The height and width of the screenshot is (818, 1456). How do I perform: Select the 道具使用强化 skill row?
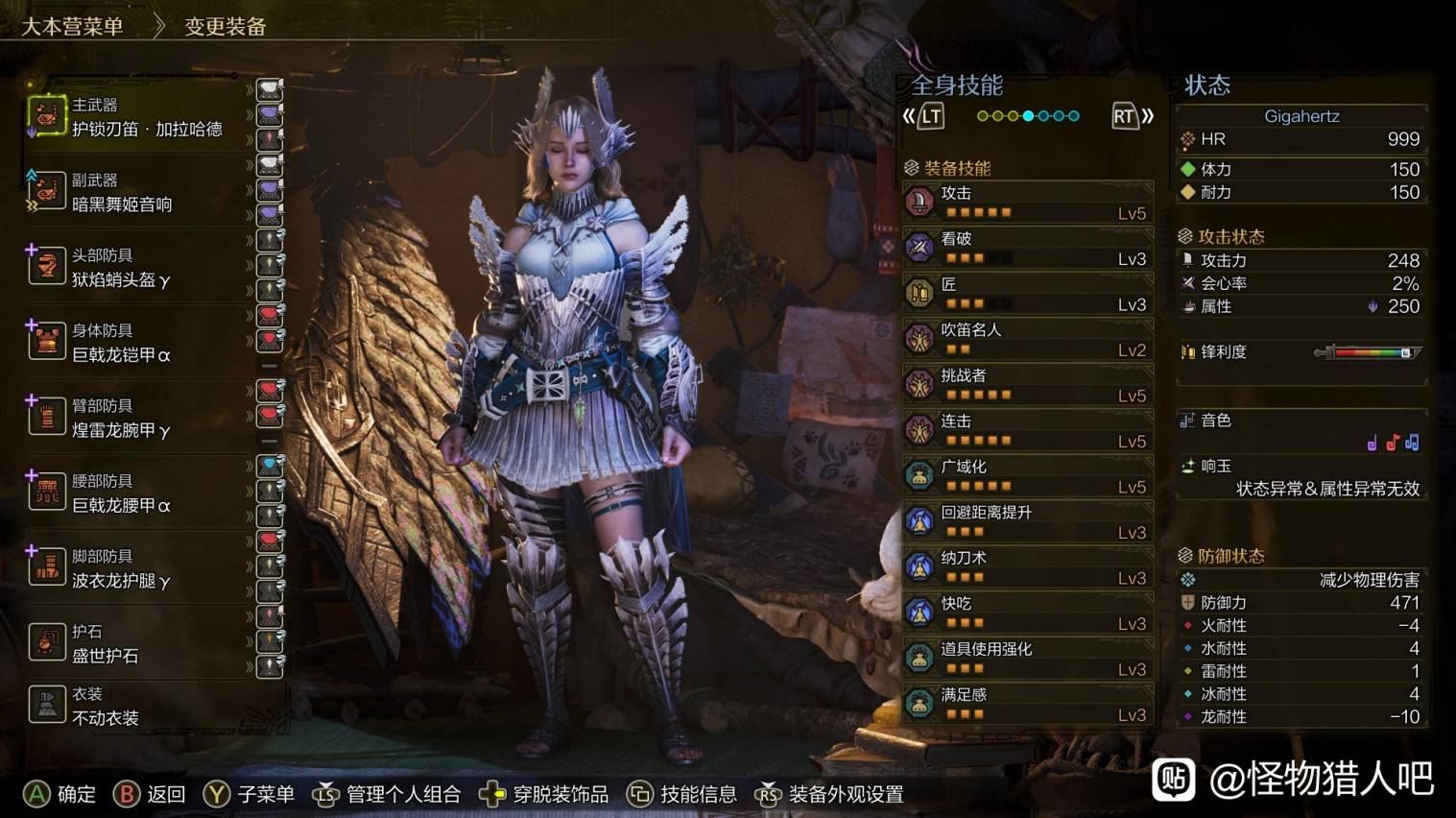(x=1027, y=659)
